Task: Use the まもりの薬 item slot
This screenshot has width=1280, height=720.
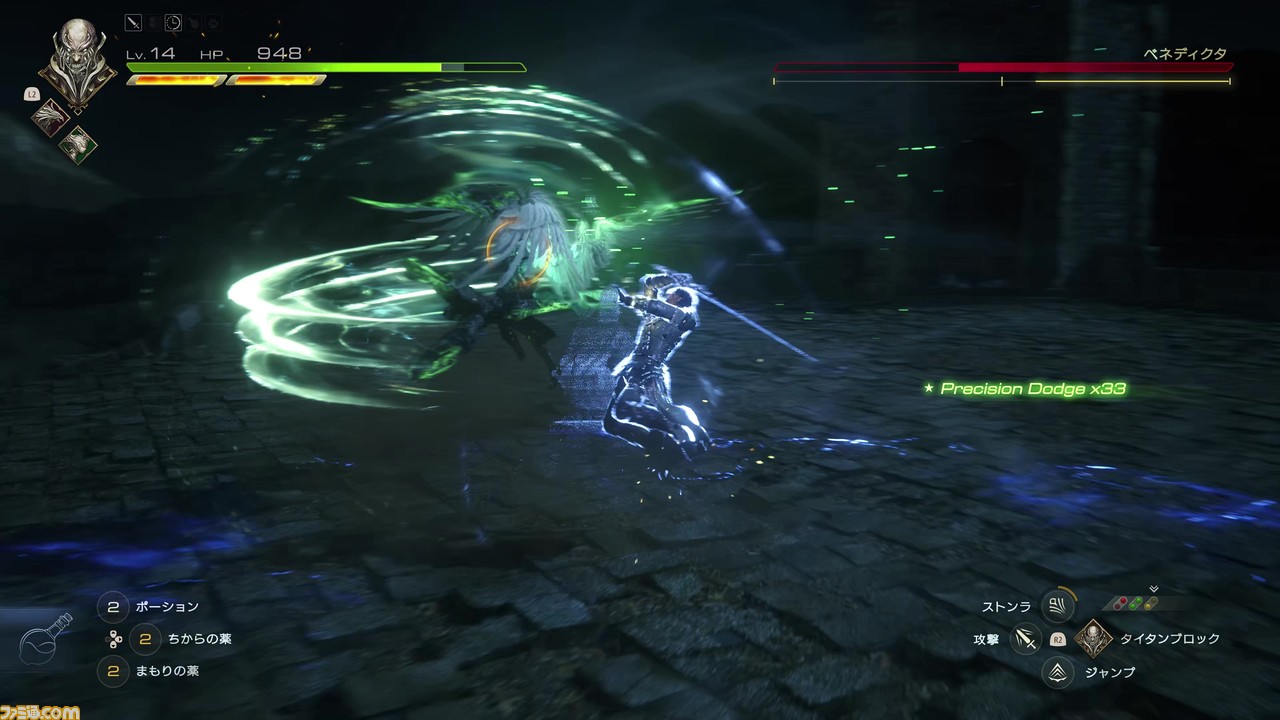Action: click(x=114, y=671)
